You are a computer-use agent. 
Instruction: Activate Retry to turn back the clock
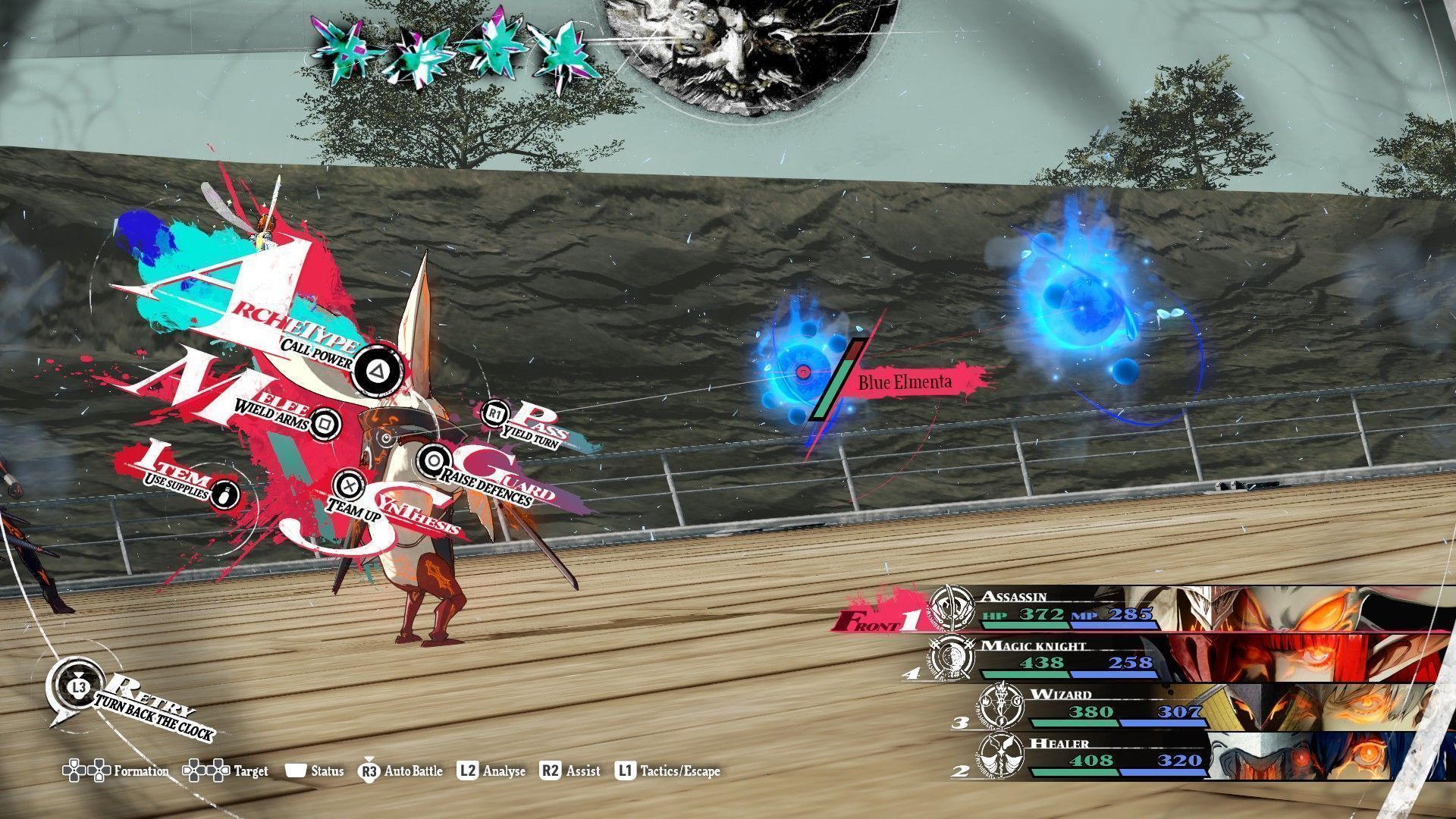pyautogui.click(x=78, y=686)
